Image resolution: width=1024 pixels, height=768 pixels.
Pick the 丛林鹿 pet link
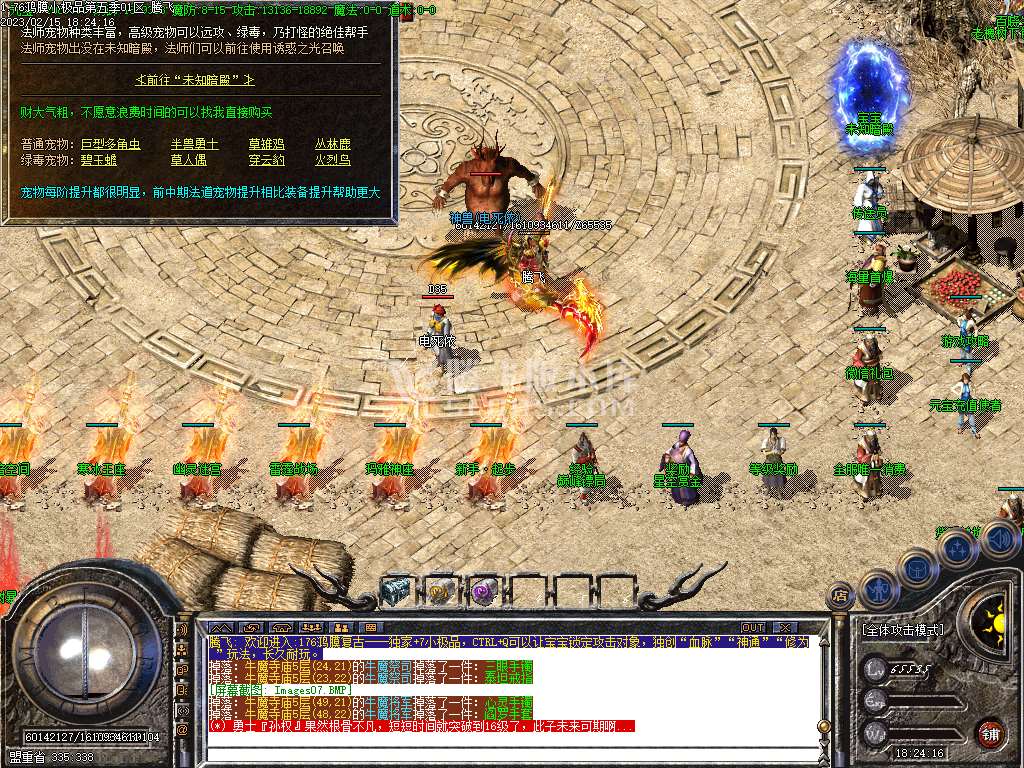(x=333, y=144)
